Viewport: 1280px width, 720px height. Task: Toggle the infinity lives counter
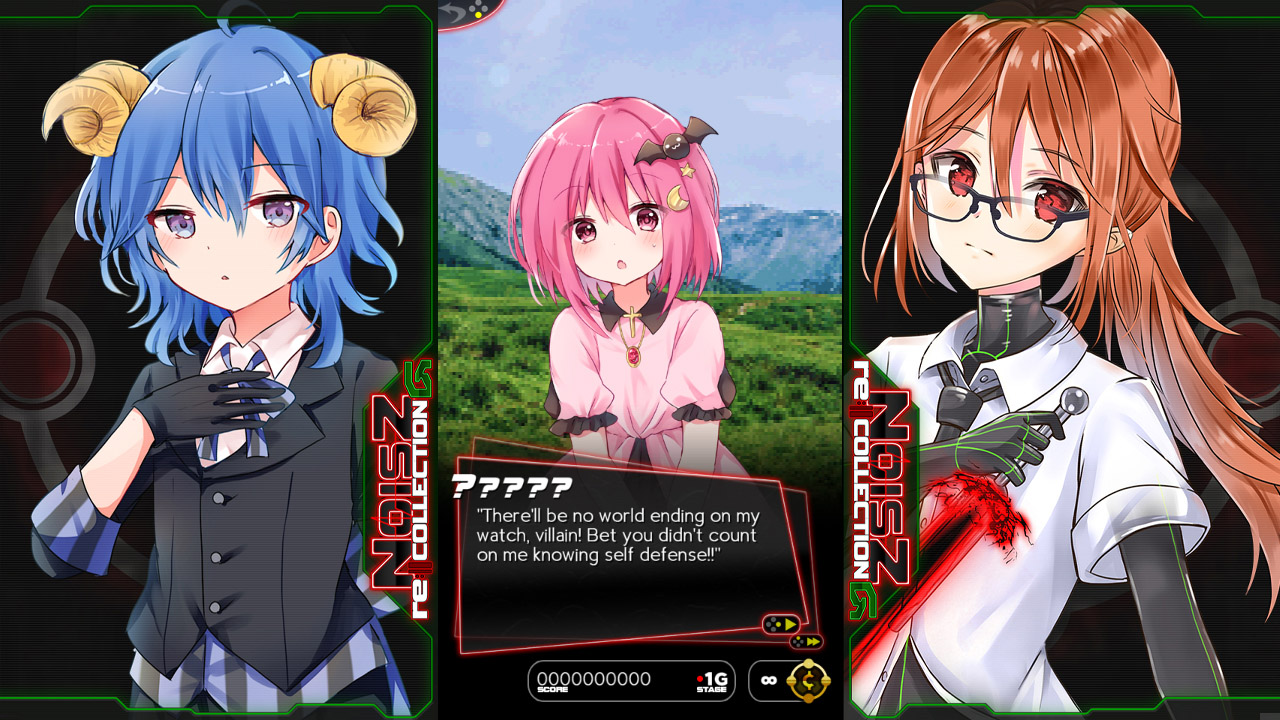pos(769,680)
